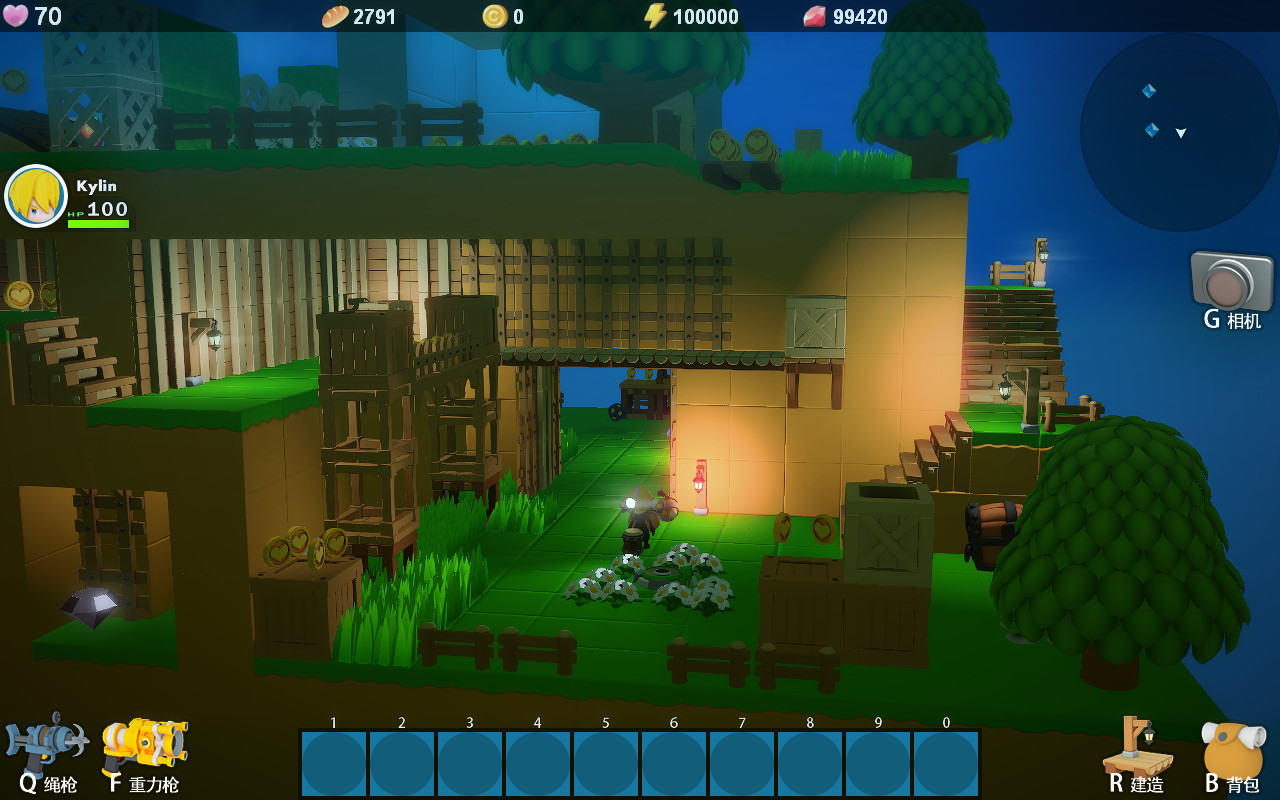Screen dimensions: 1280x800
Task: Click the lightning energy icon
Action: pyautogui.click(x=656, y=16)
